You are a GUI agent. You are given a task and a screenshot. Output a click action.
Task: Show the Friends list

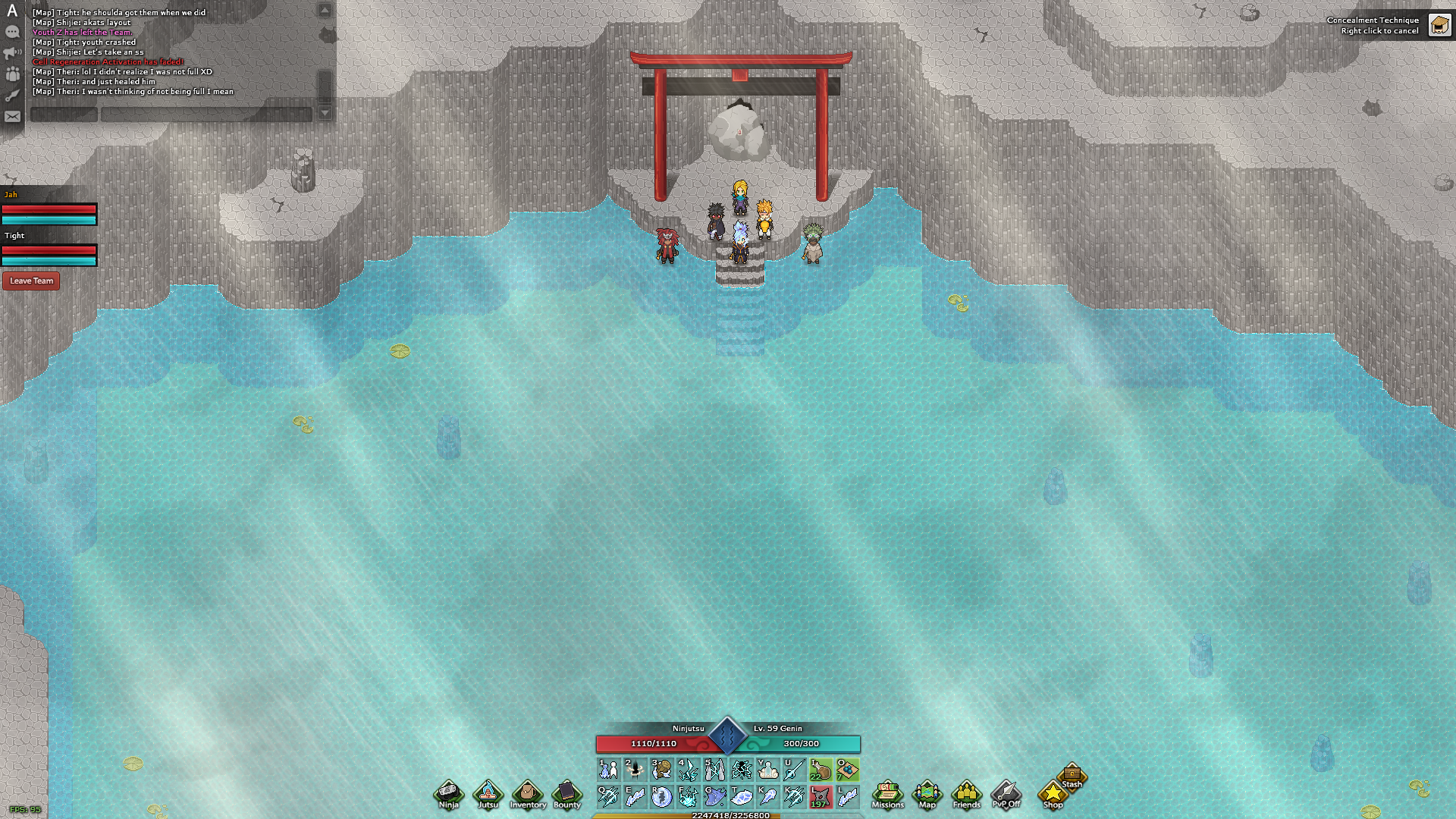966,794
